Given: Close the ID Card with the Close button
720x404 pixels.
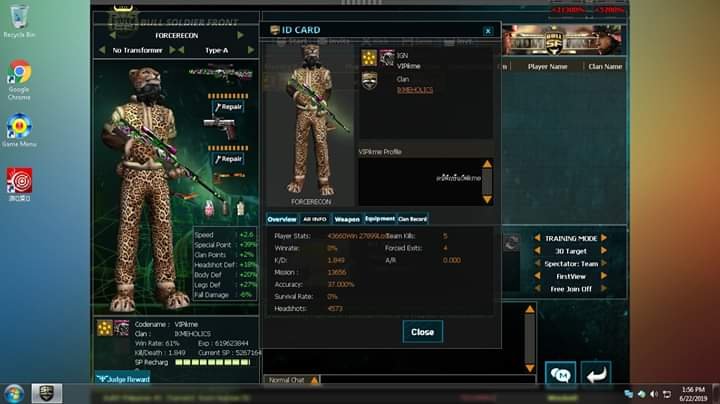Looking at the screenshot, I should (422, 332).
